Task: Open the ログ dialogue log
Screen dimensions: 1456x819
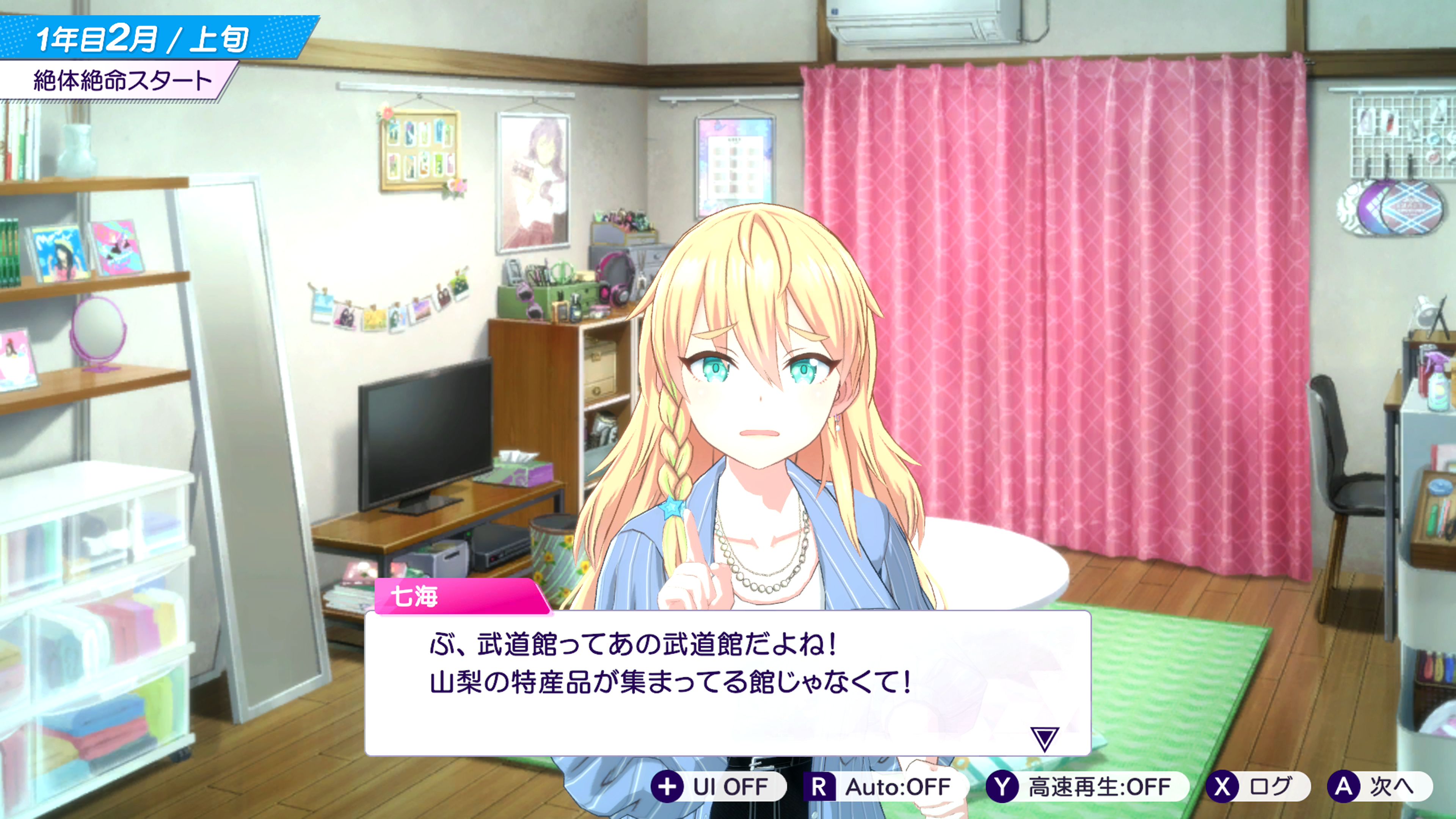Action: [1257, 786]
